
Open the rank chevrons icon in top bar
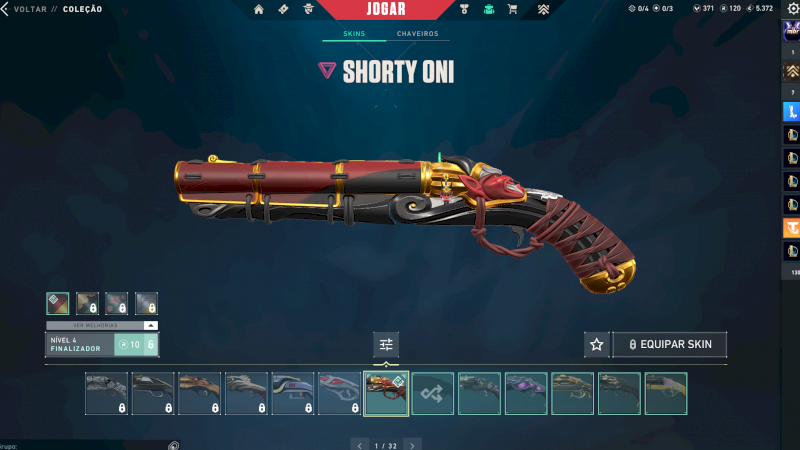click(543, 9)
